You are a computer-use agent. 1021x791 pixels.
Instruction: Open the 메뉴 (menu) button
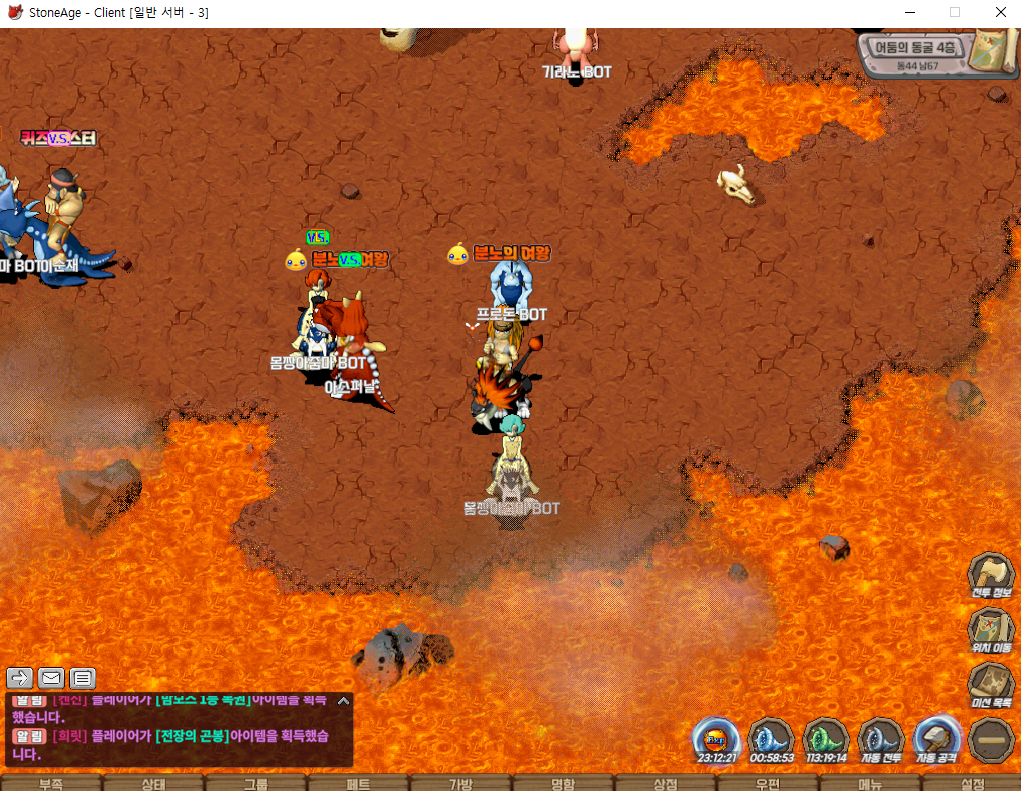(x=869, y=784)
